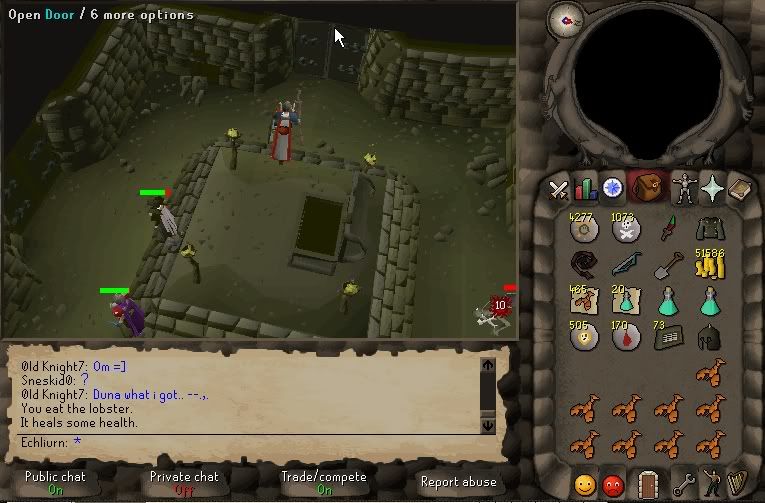Select the coins stack of 51586
The height and width of the screenshot is (503, 765).
(x=710, y=264)
